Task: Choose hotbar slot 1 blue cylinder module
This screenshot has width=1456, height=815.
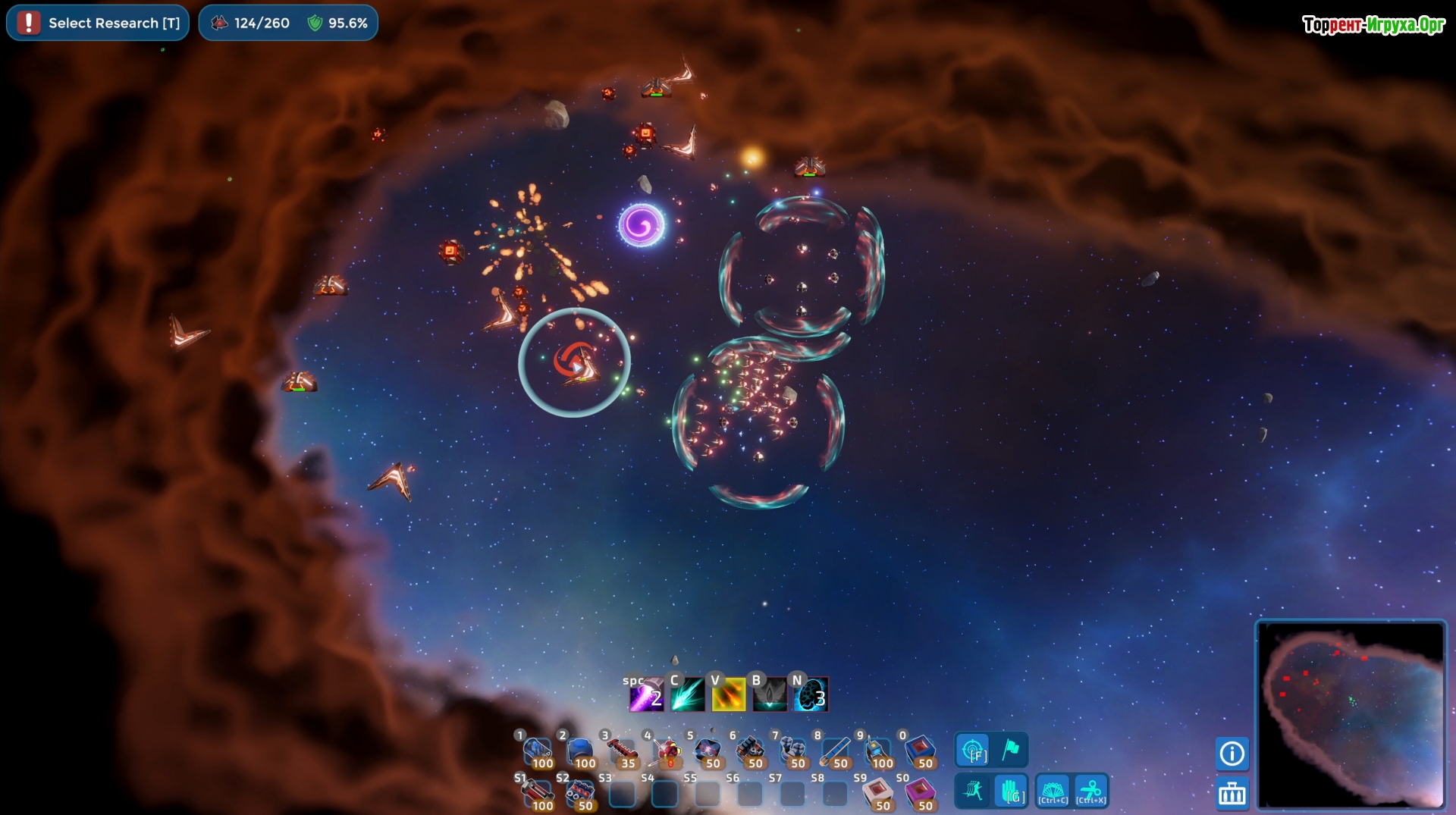Action: (x=538, y=751)
